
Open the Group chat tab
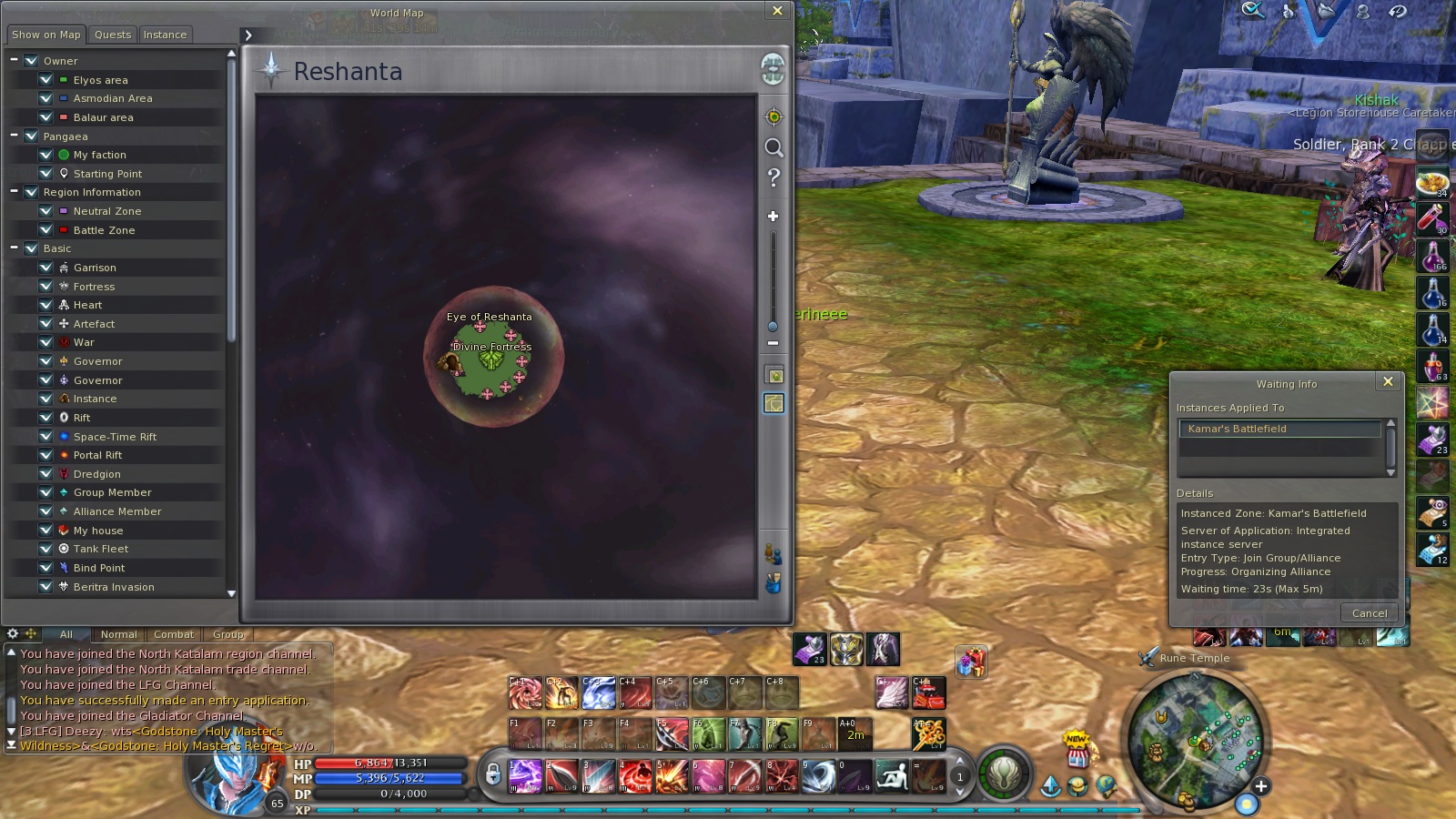pos(227,634)
